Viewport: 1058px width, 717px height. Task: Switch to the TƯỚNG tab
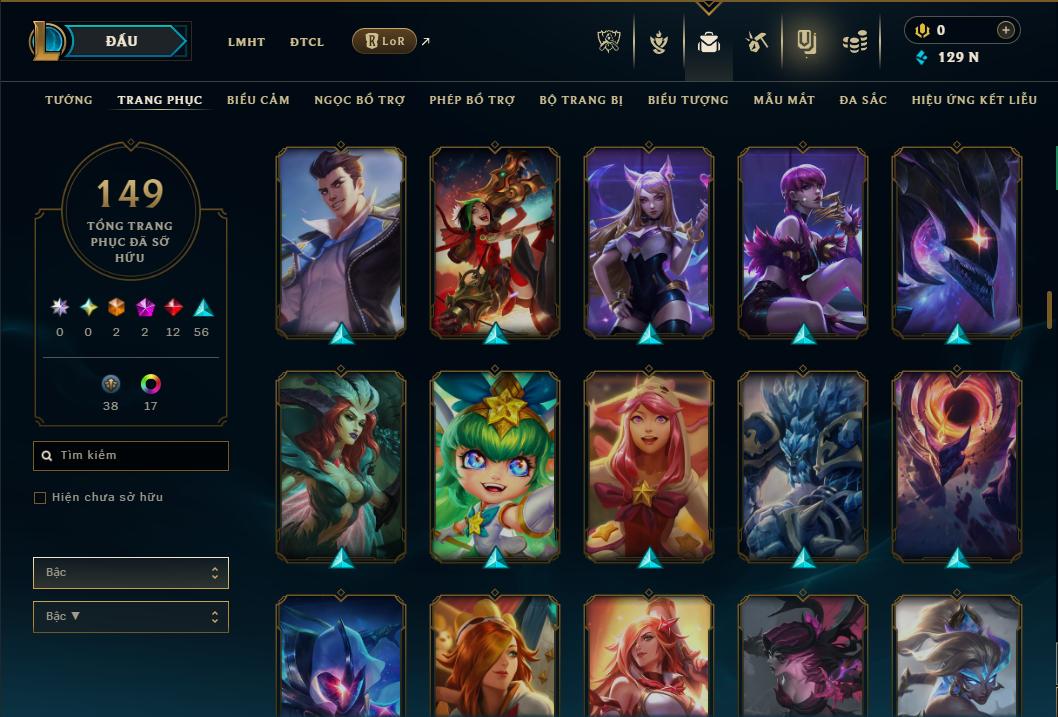[69, 100]
